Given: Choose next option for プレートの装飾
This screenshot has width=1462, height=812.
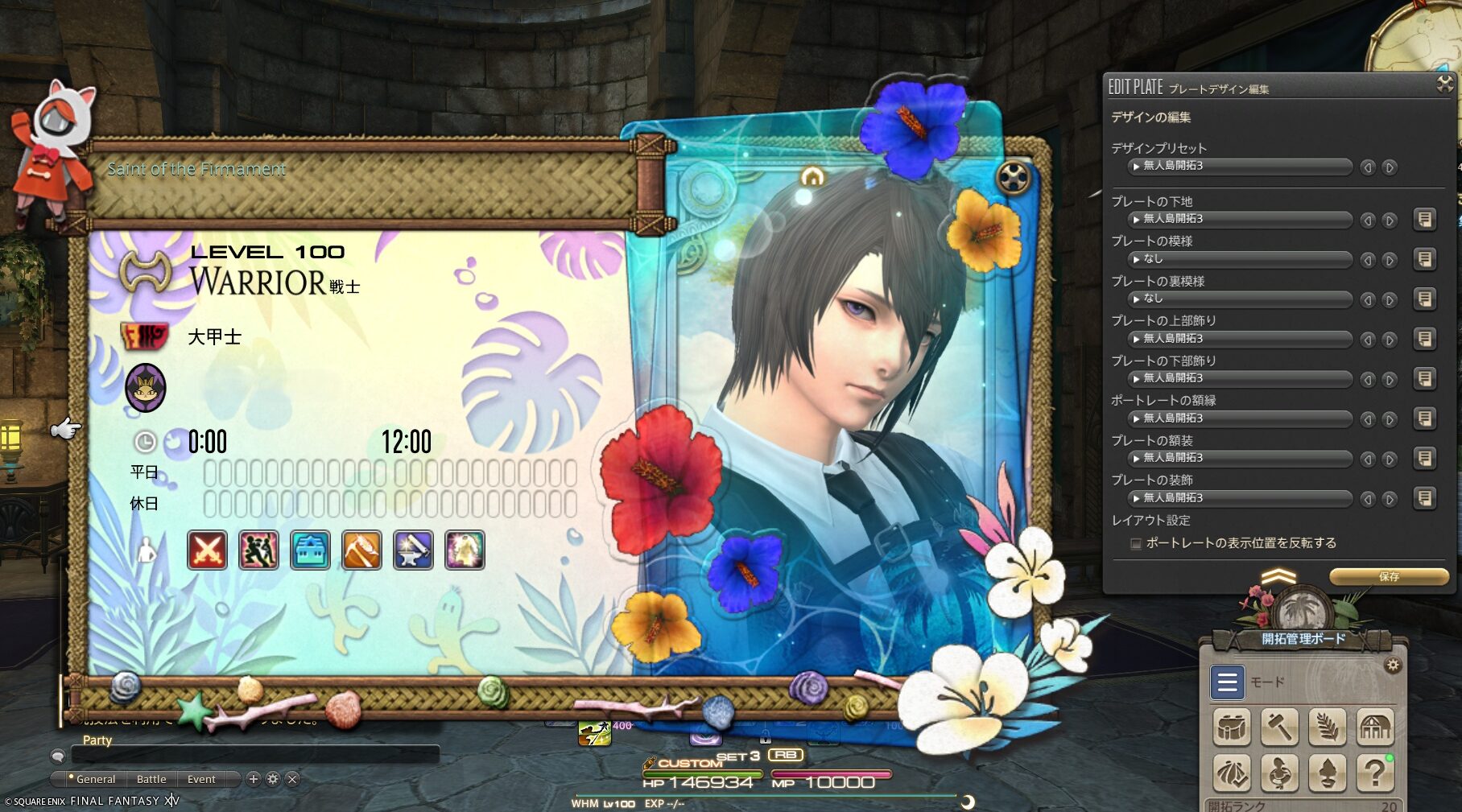Looking at the screenshot, I should (x=1390, y=499).
